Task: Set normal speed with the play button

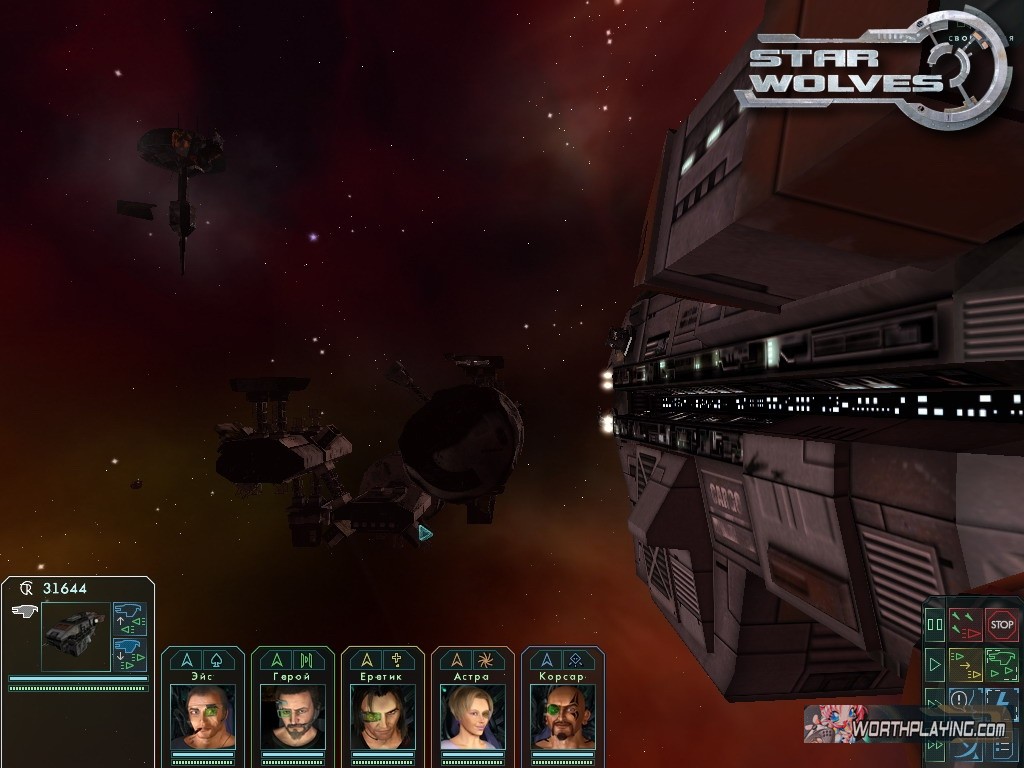Action: click(935, 663)
